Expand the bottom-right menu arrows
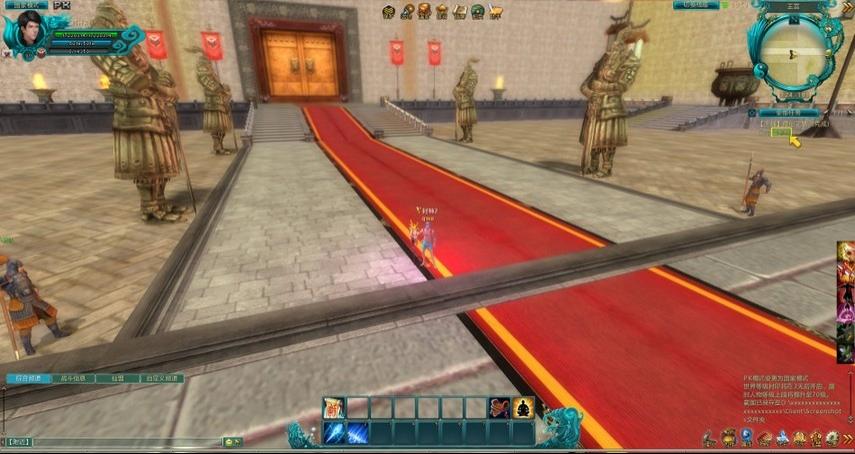The width and height of the screenshot is (855, 454). pos(848,438)
